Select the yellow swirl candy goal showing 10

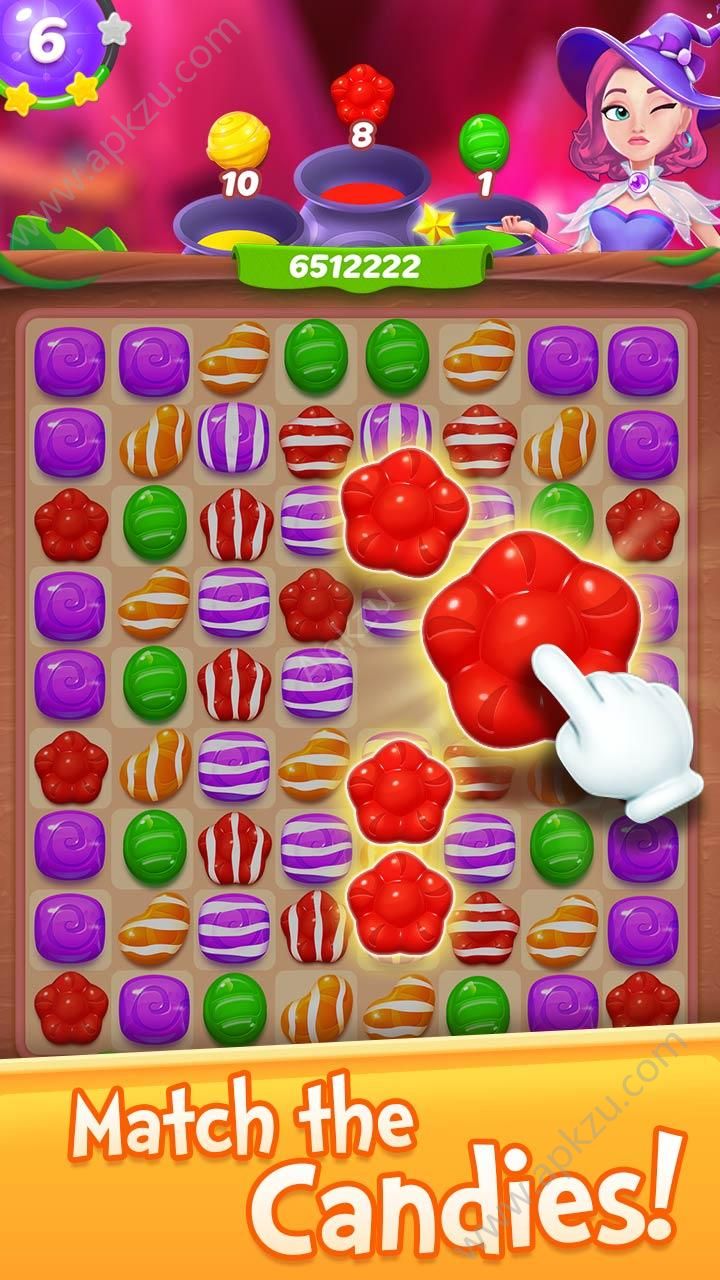(237, 142)
